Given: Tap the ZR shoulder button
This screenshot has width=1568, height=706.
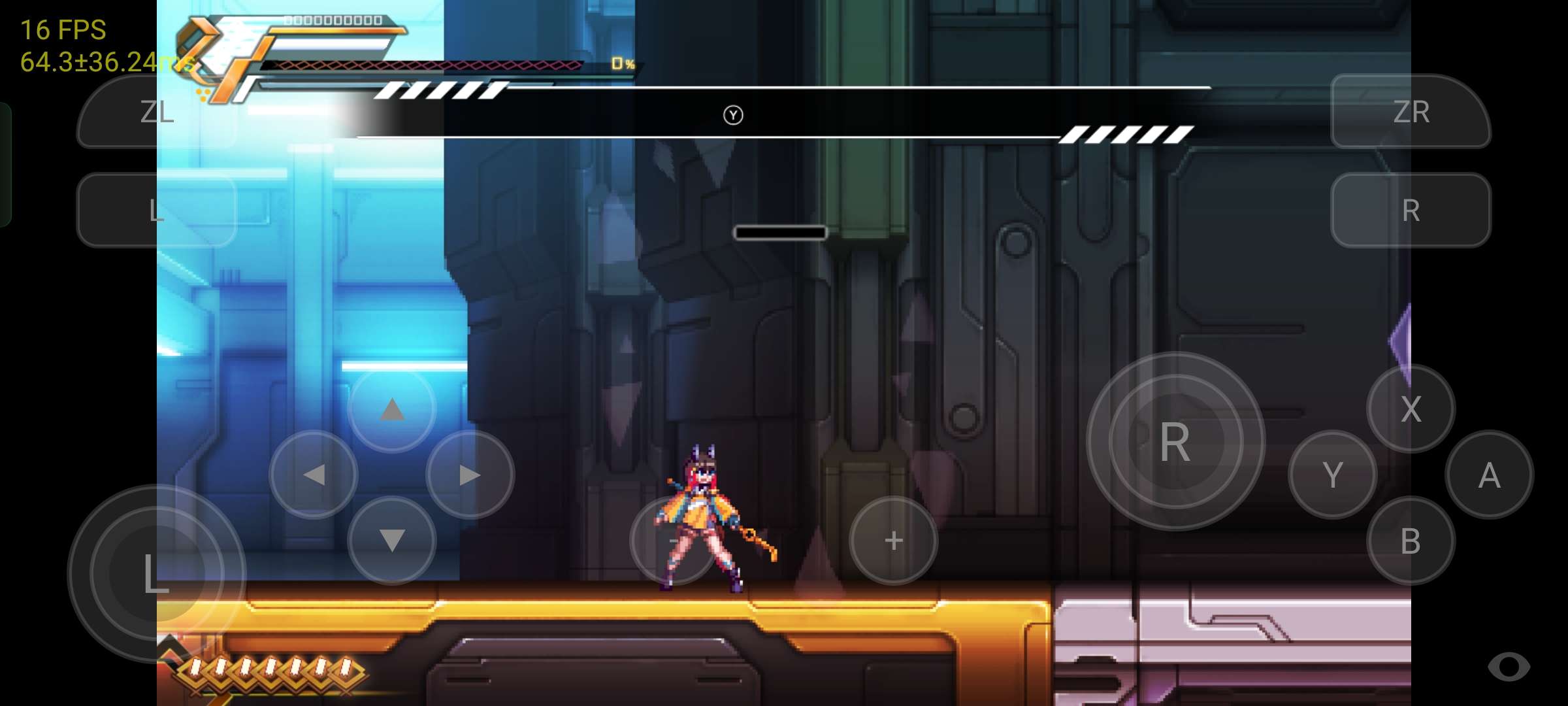Looking at the screenshot, I should pyautogui.click(x=1411, y=112).
